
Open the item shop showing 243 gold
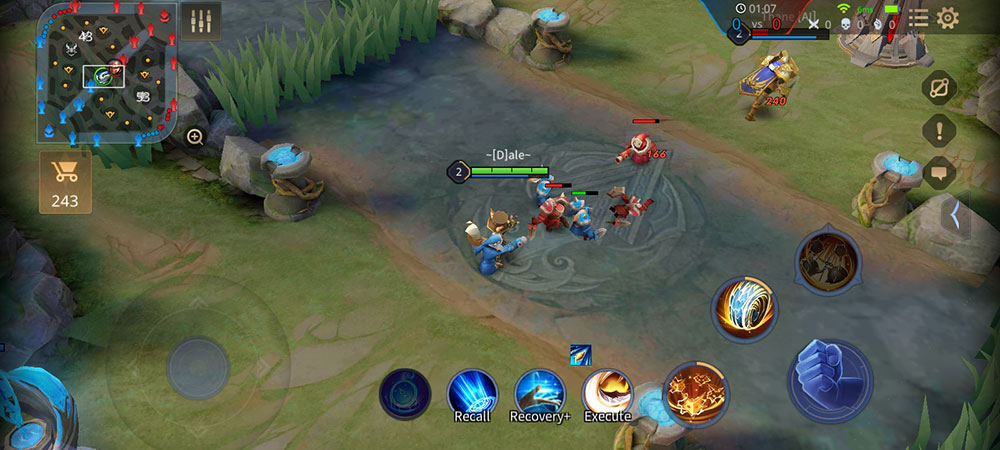[65, 182]
